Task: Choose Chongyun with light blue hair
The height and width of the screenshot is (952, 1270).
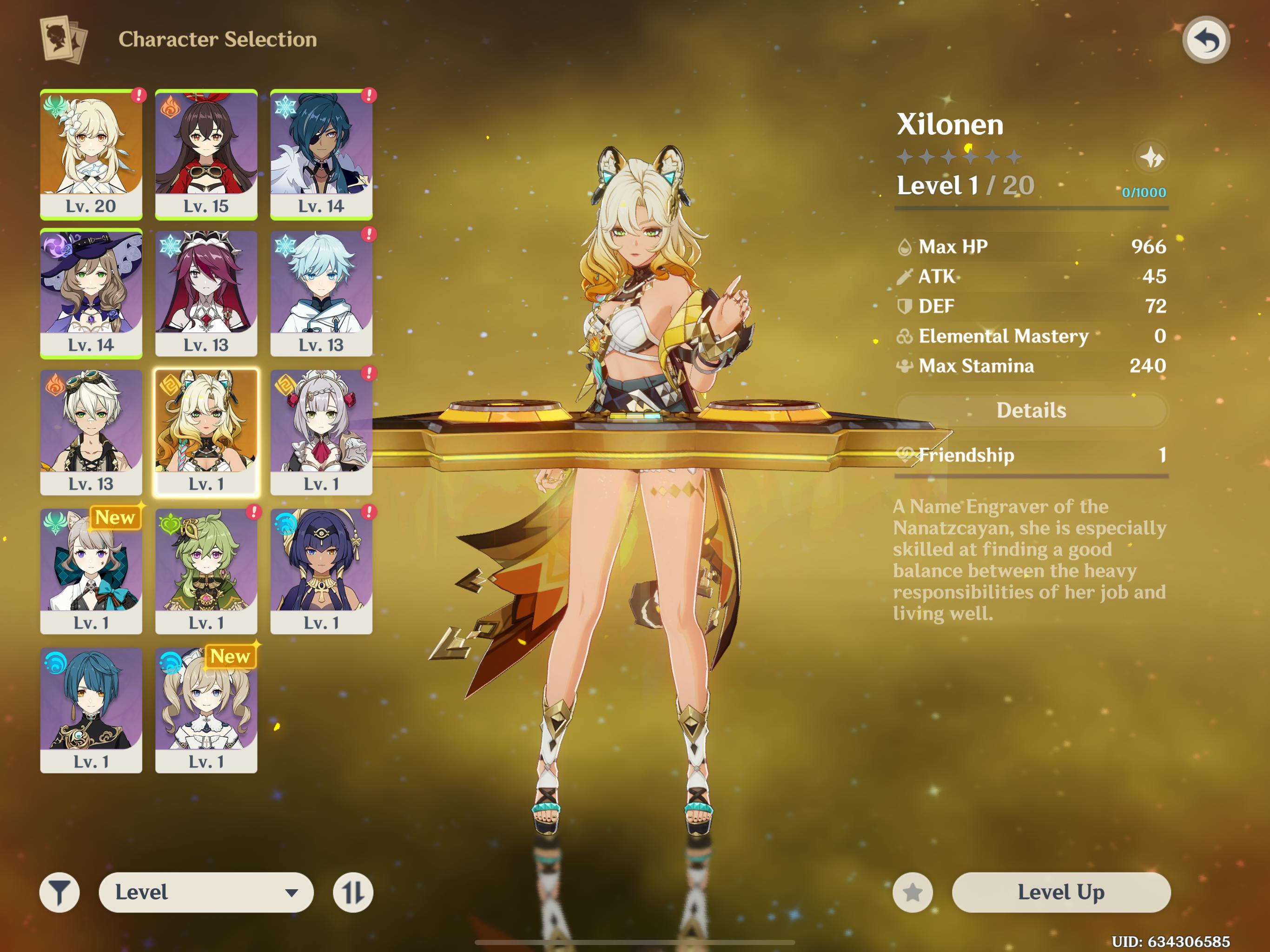Action: [321, 293]
